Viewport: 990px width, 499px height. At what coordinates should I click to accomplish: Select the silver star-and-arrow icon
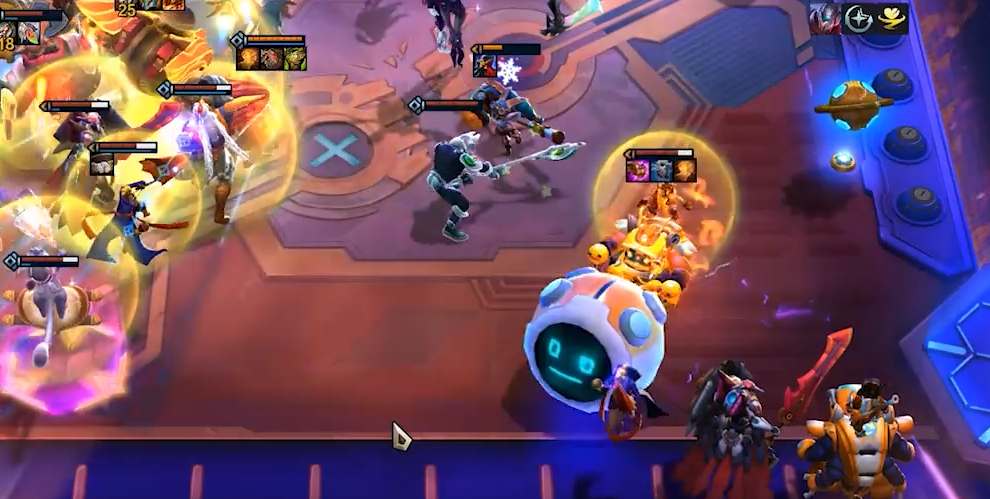[859, 18]
